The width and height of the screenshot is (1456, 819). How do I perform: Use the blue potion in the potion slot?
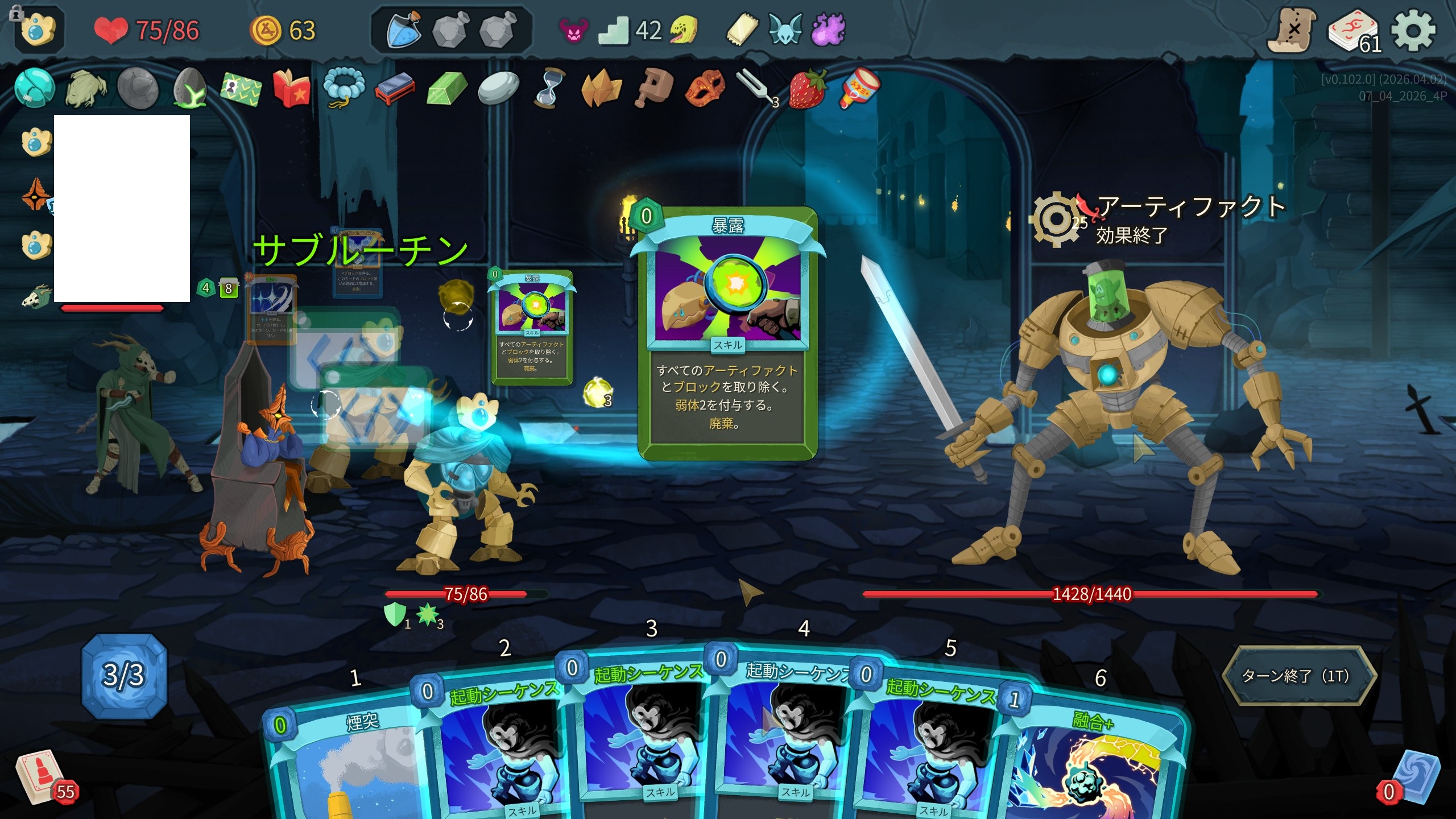click(x=403, y=30)
